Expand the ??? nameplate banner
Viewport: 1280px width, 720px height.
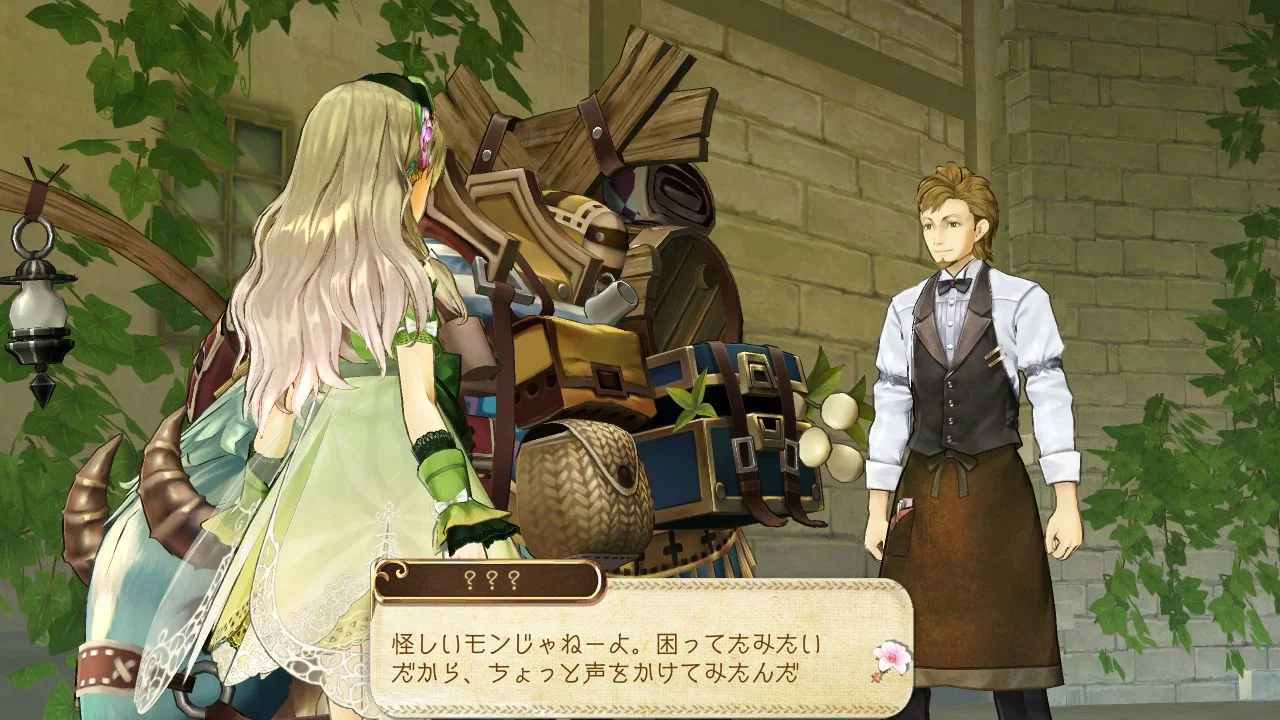pos(487,576)
